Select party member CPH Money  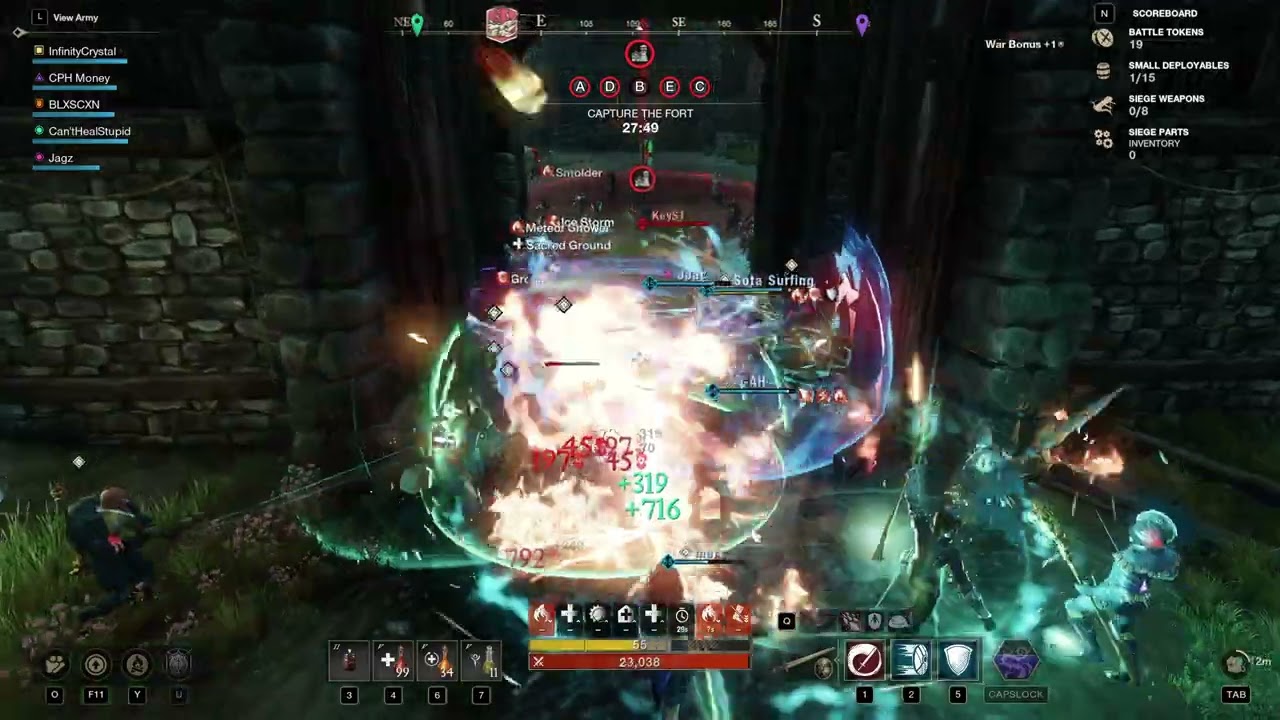pyautogui.click(x=79, y=78)
